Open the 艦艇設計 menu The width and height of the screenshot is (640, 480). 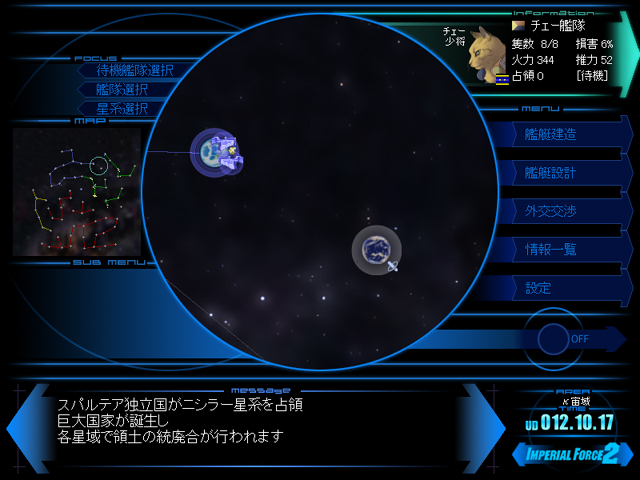[x=552, y=173]
